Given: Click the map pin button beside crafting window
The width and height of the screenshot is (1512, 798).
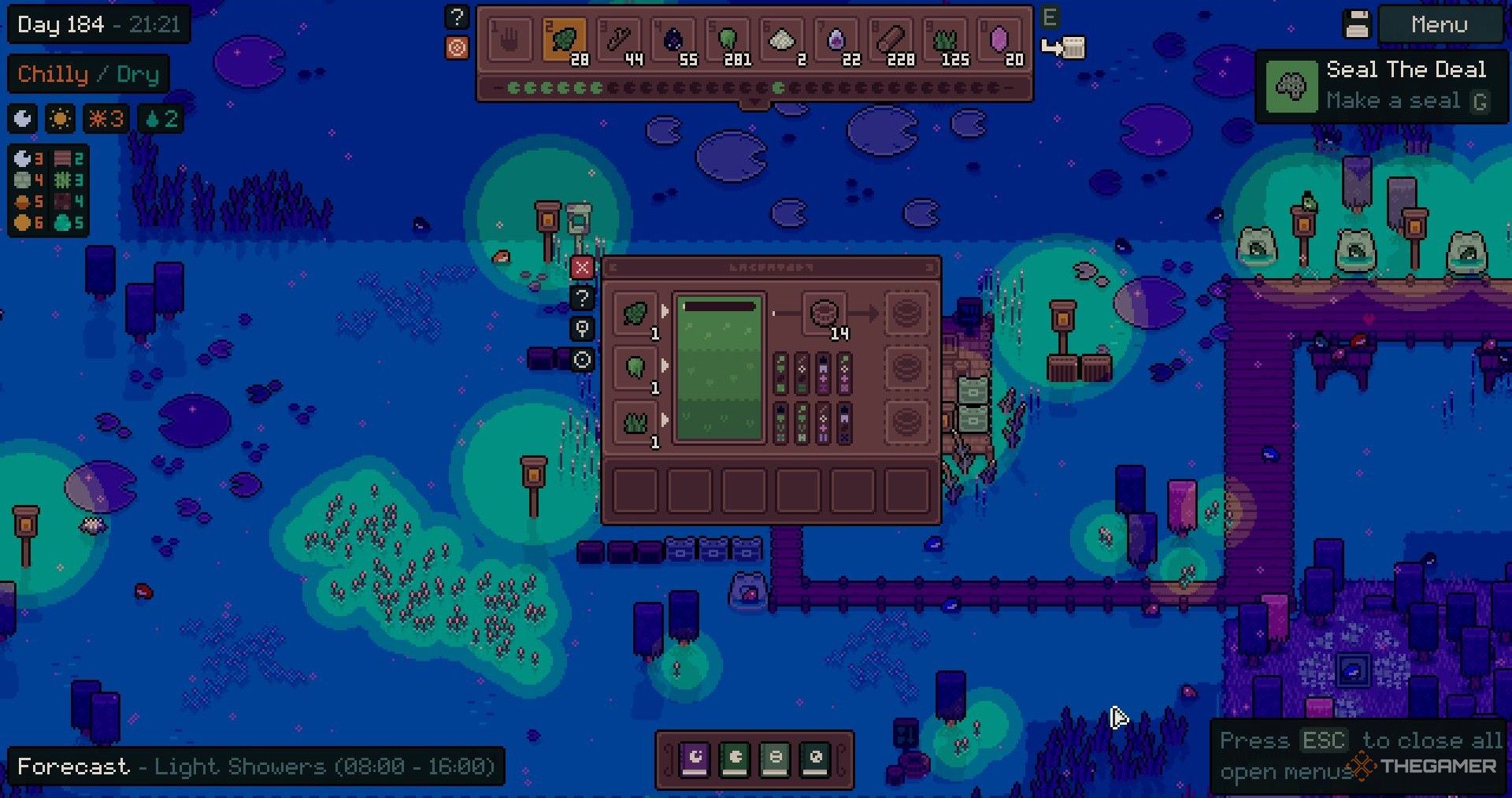Looking at the screenshot, I should (x=582, y=329).
